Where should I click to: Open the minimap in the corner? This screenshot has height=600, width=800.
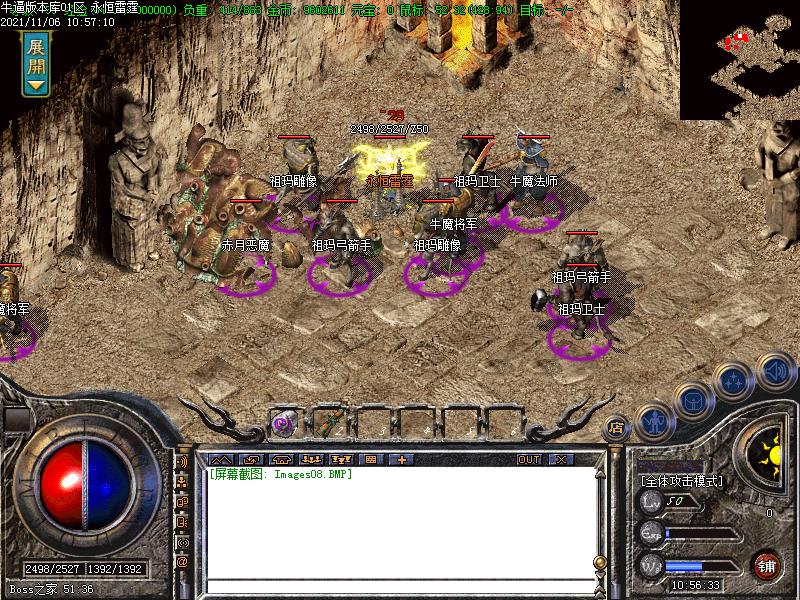point(740,60)
